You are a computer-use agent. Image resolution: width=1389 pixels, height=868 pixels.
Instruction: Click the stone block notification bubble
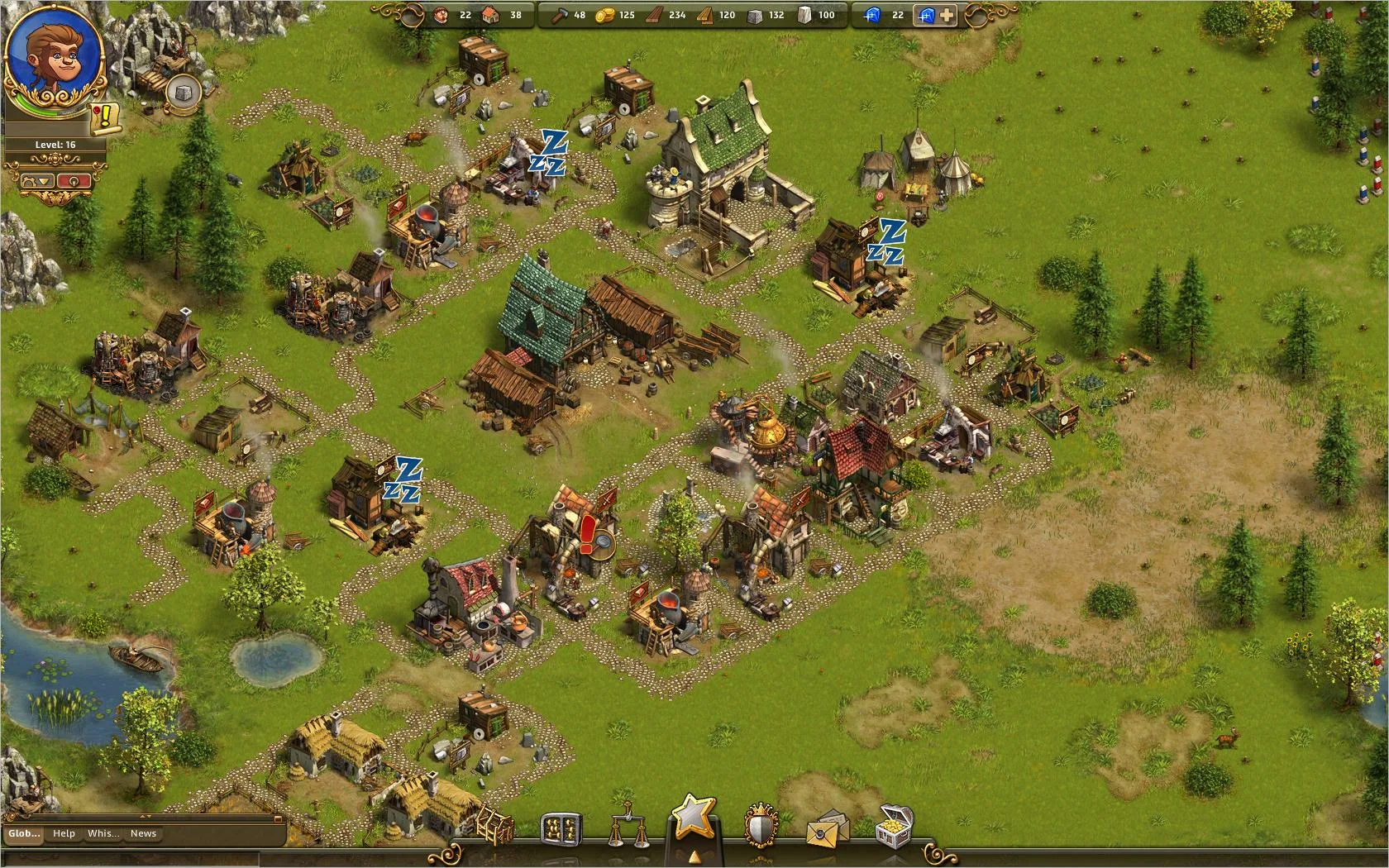tap(184, 93)
